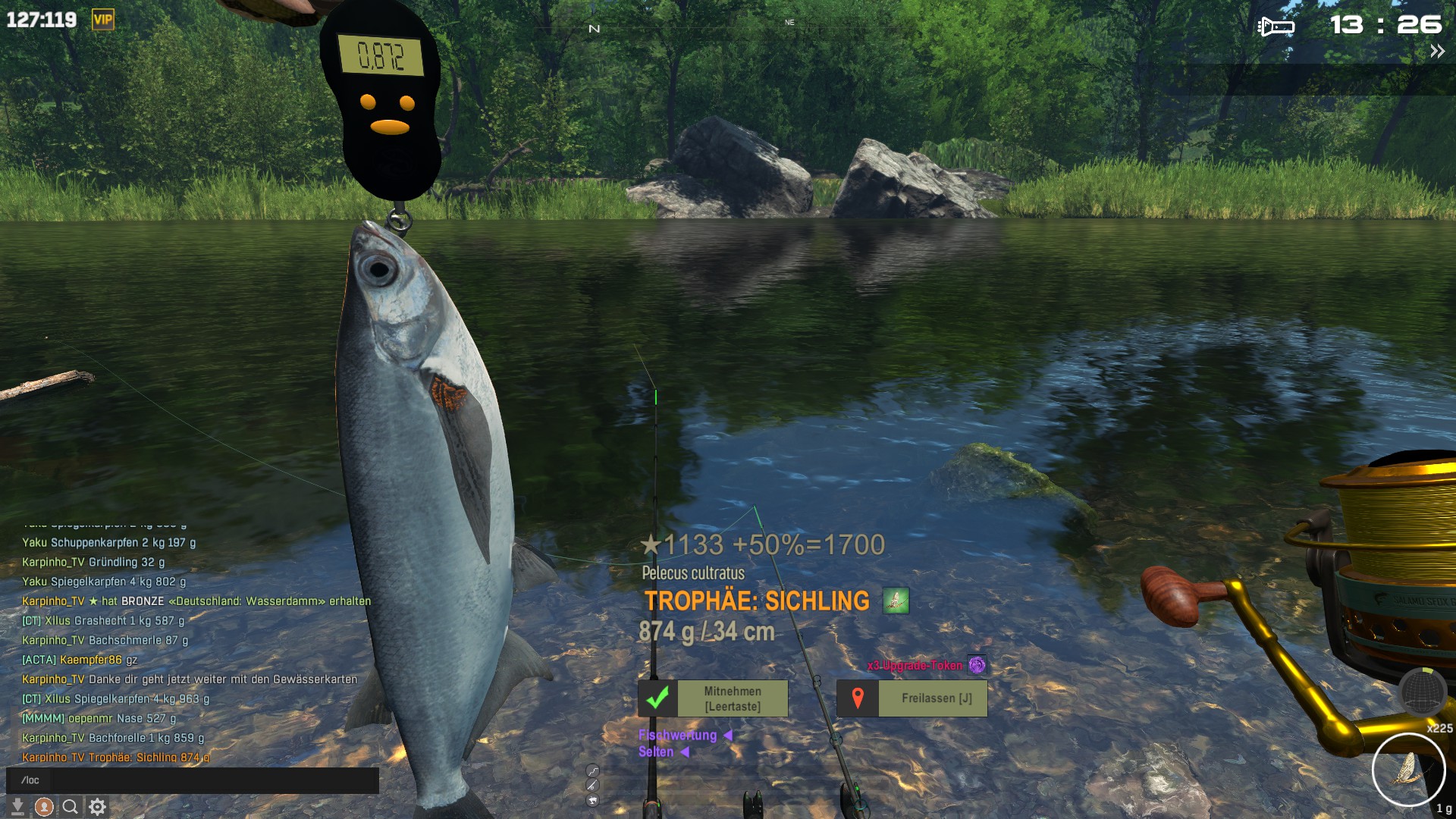Click the chat download arrow icon
Viewport: 1456px width, 819px height.
(x=17, y=807)
